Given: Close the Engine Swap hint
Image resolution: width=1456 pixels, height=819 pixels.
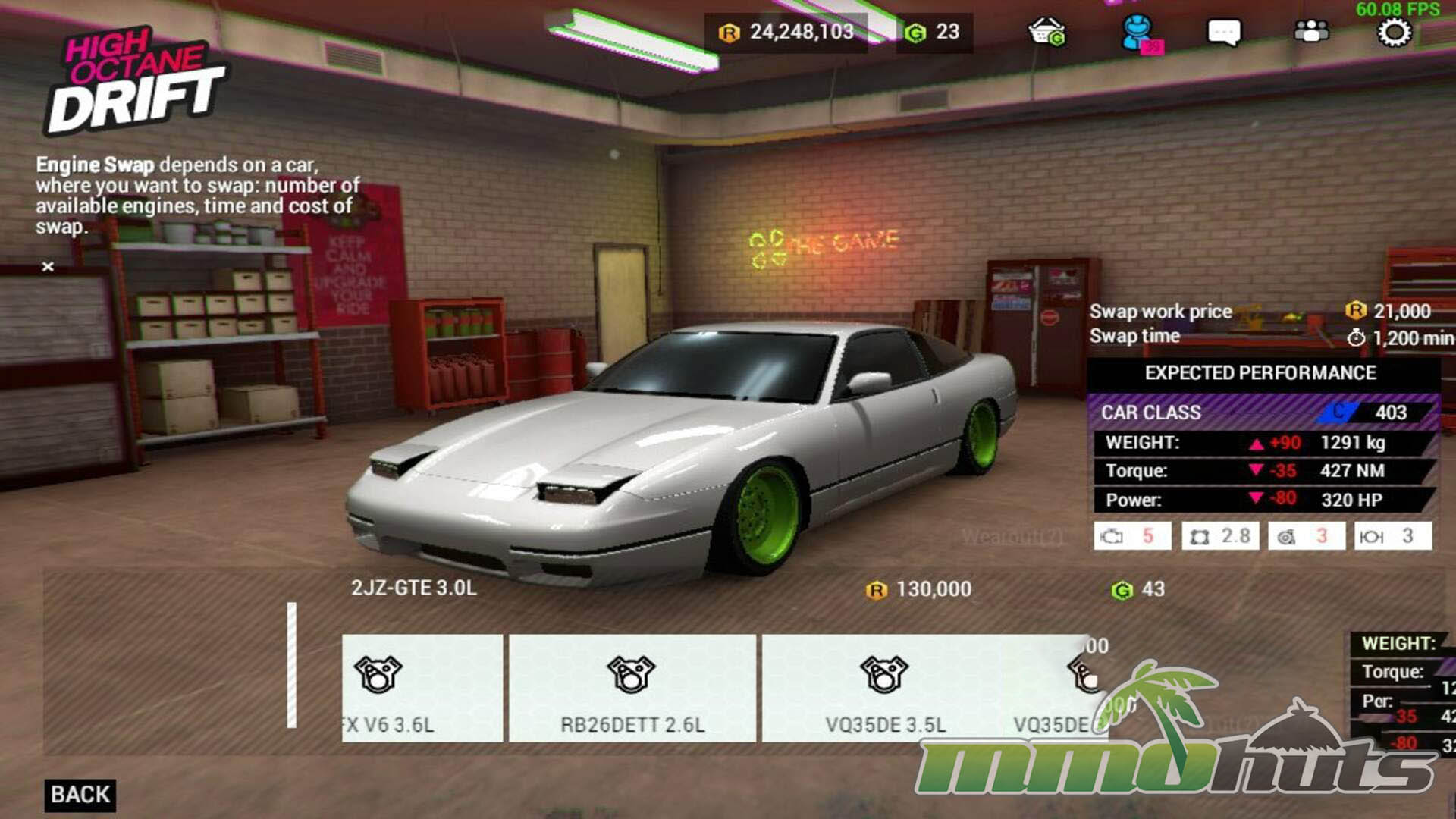Looking at the screenshot, I should click(48, 266).
